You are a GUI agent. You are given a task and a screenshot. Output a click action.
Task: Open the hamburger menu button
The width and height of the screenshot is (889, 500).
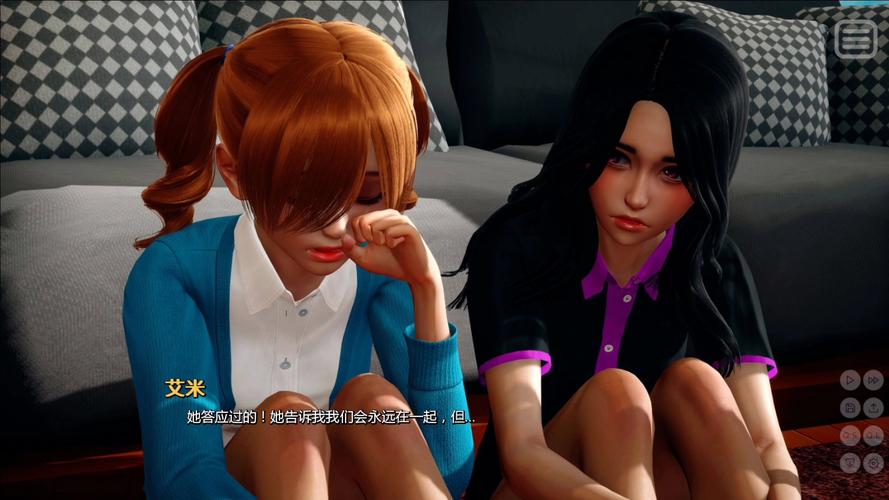[855, 39]
